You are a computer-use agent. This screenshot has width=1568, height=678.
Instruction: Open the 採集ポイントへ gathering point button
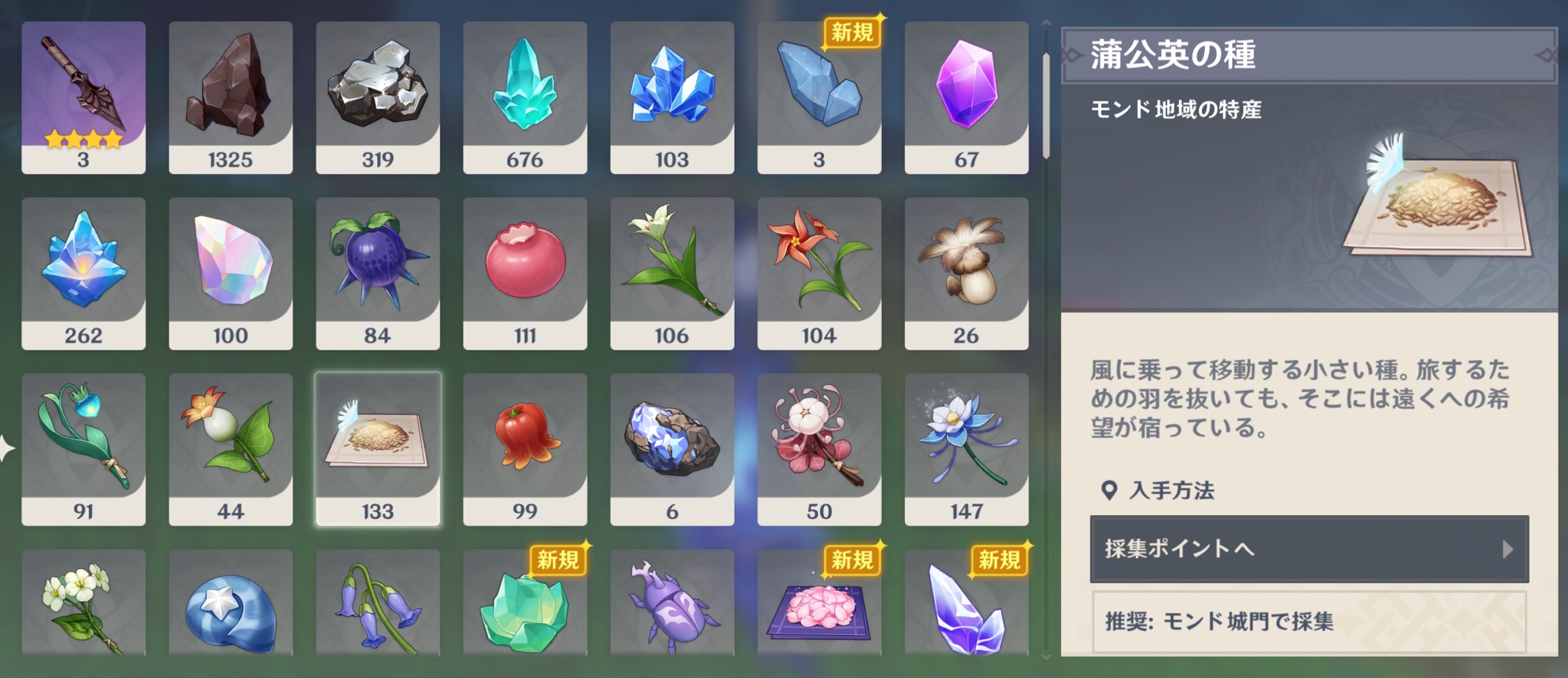(1308, 549)
